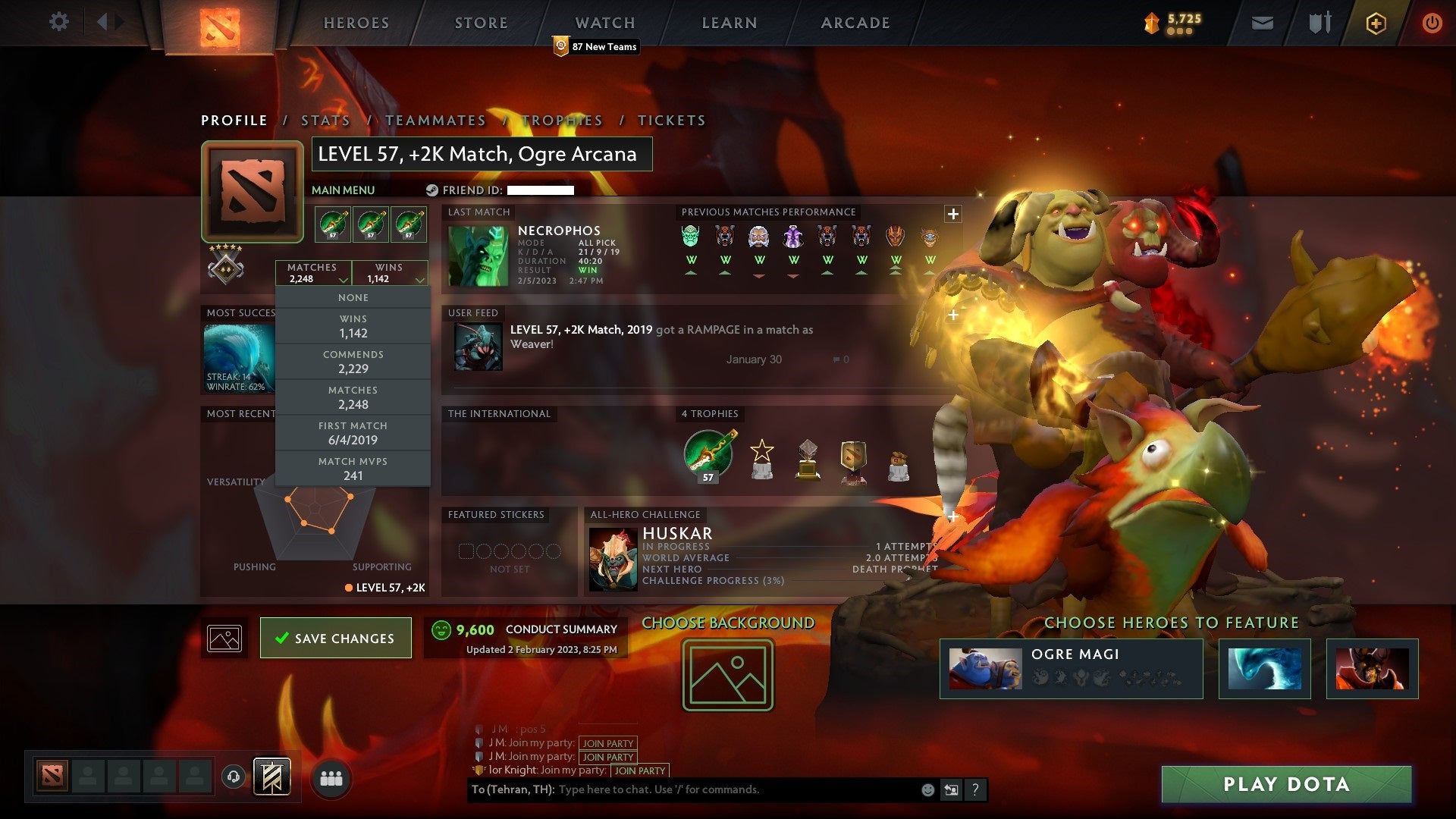This screenshot has height=819, width=1456.
Task: Click the chat help question mark icon
Action: [976, 789]
